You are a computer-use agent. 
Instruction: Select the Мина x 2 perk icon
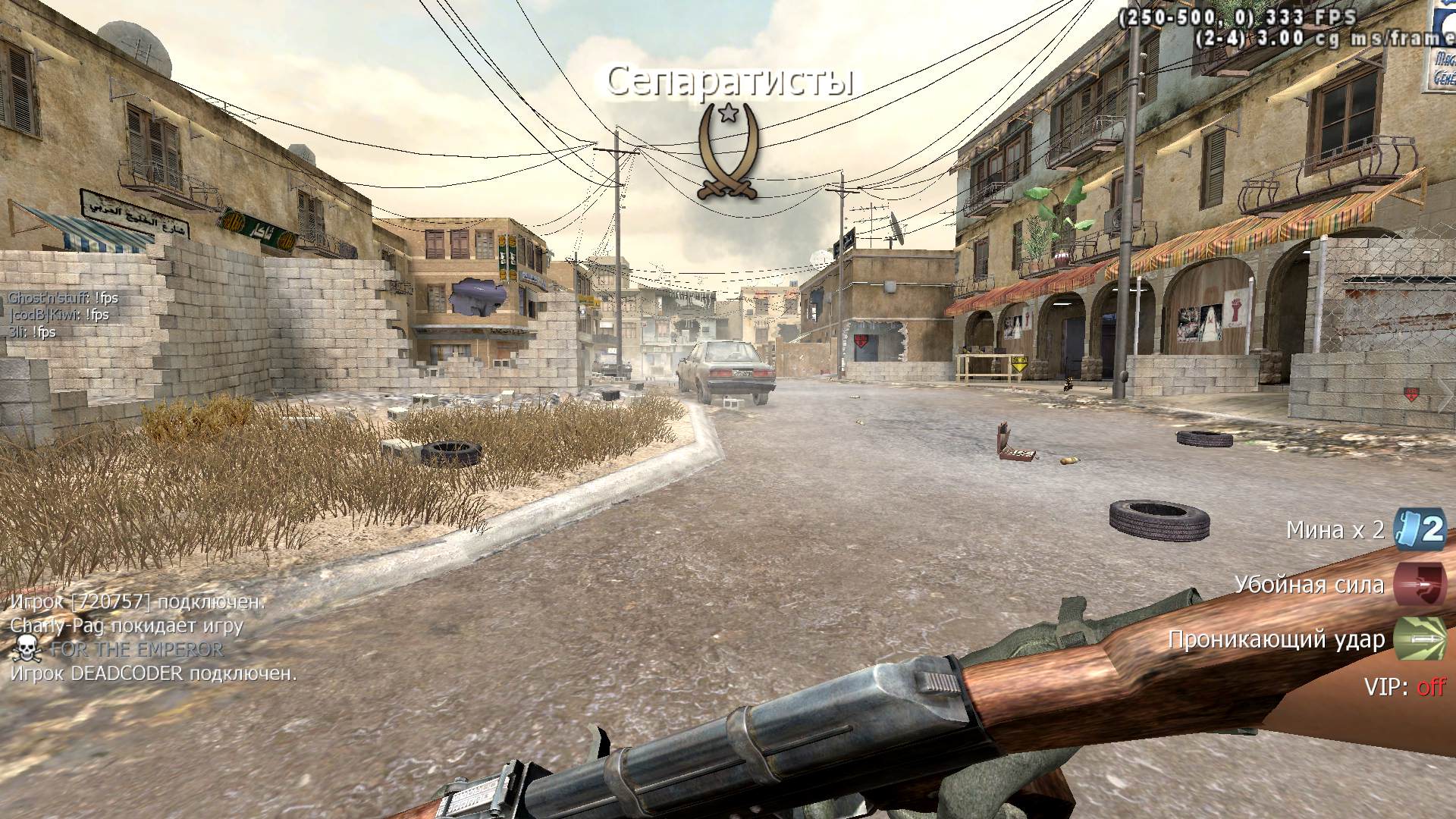click(x=1420, y=529)
